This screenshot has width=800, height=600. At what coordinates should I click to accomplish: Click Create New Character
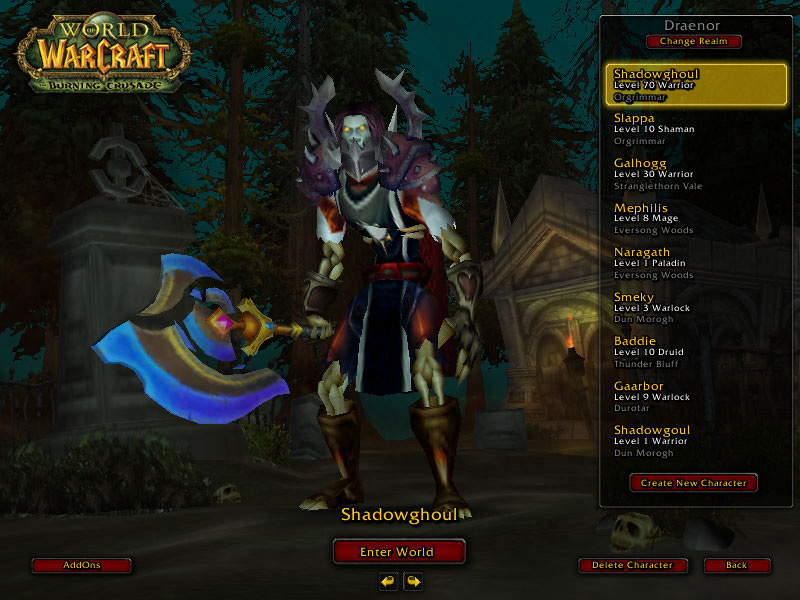tap(694, 483)
